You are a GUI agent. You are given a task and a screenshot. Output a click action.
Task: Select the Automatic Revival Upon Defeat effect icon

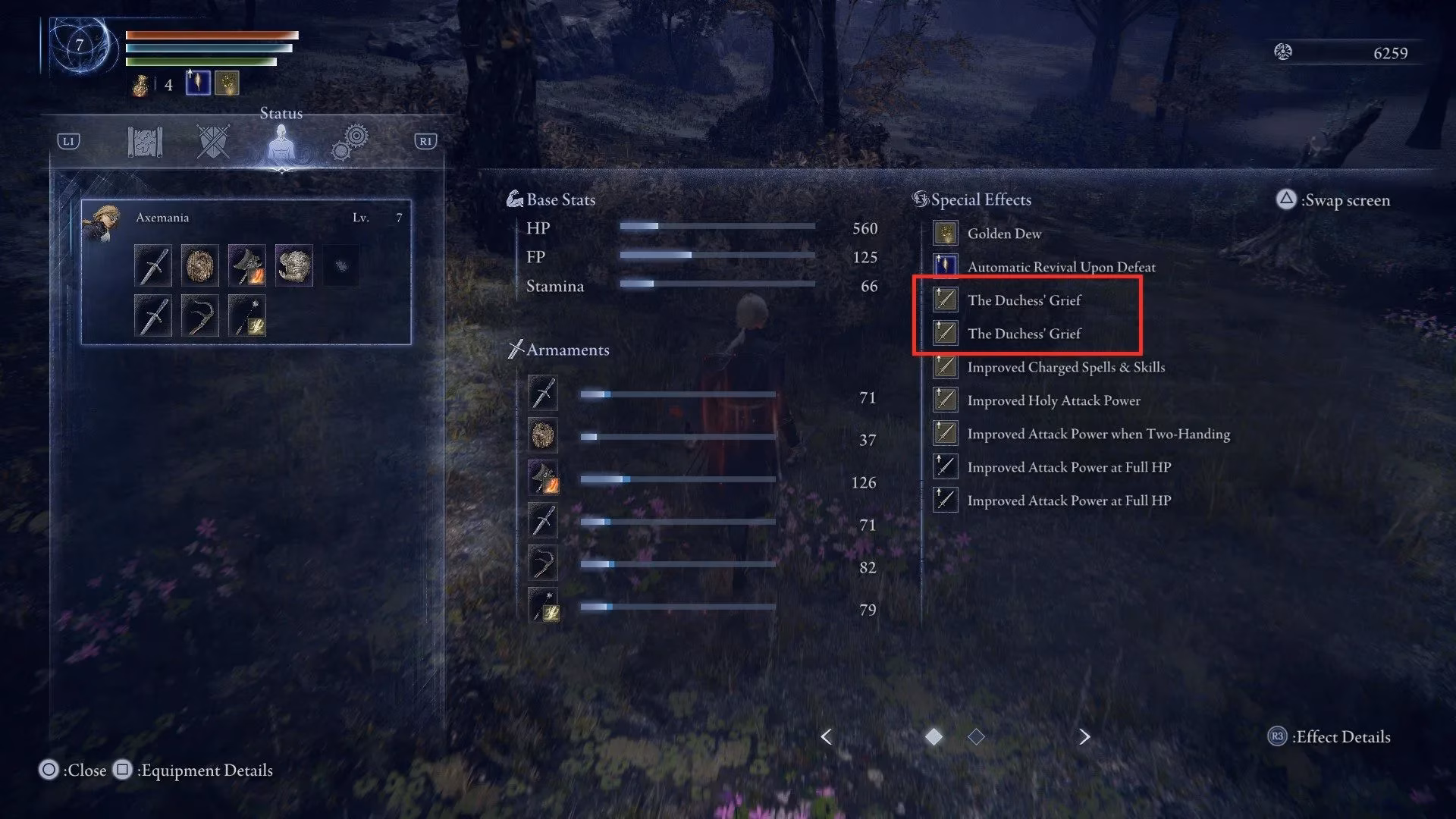945,267
